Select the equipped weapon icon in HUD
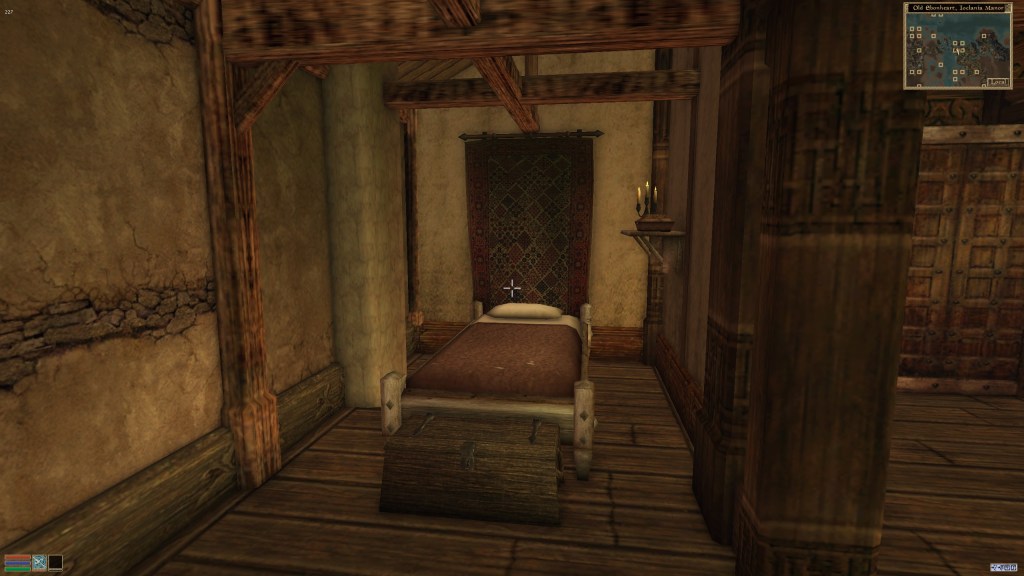This screenshot has width=1024, height=576. (40, 562)
